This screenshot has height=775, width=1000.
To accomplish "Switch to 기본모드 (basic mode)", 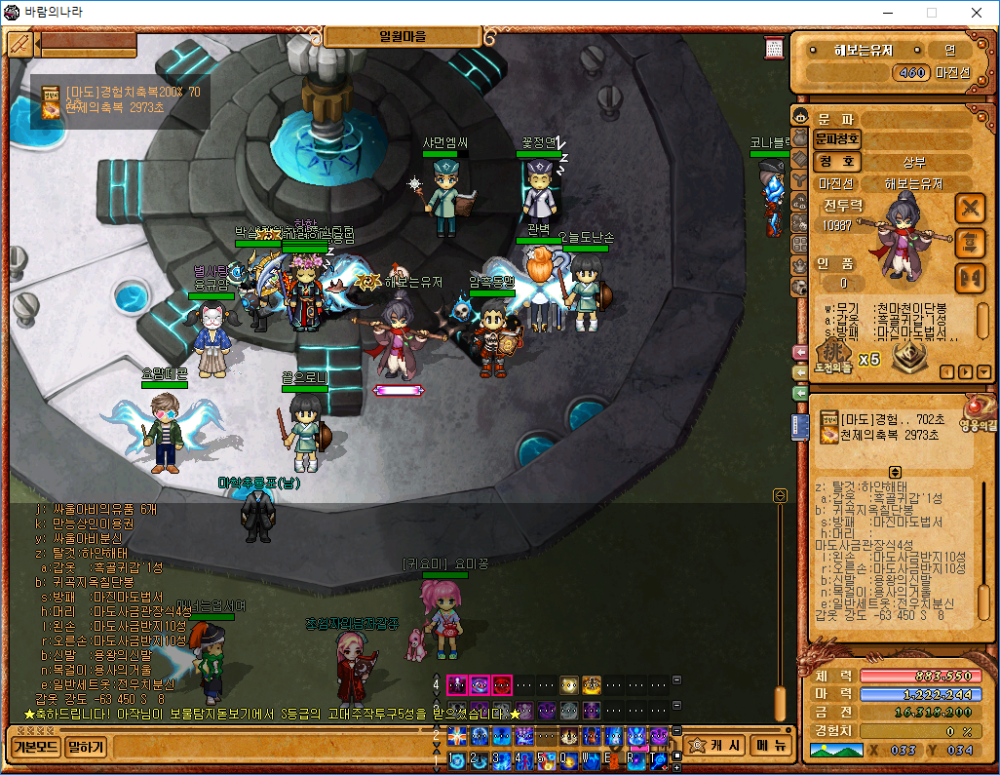I will coord(36,746).
